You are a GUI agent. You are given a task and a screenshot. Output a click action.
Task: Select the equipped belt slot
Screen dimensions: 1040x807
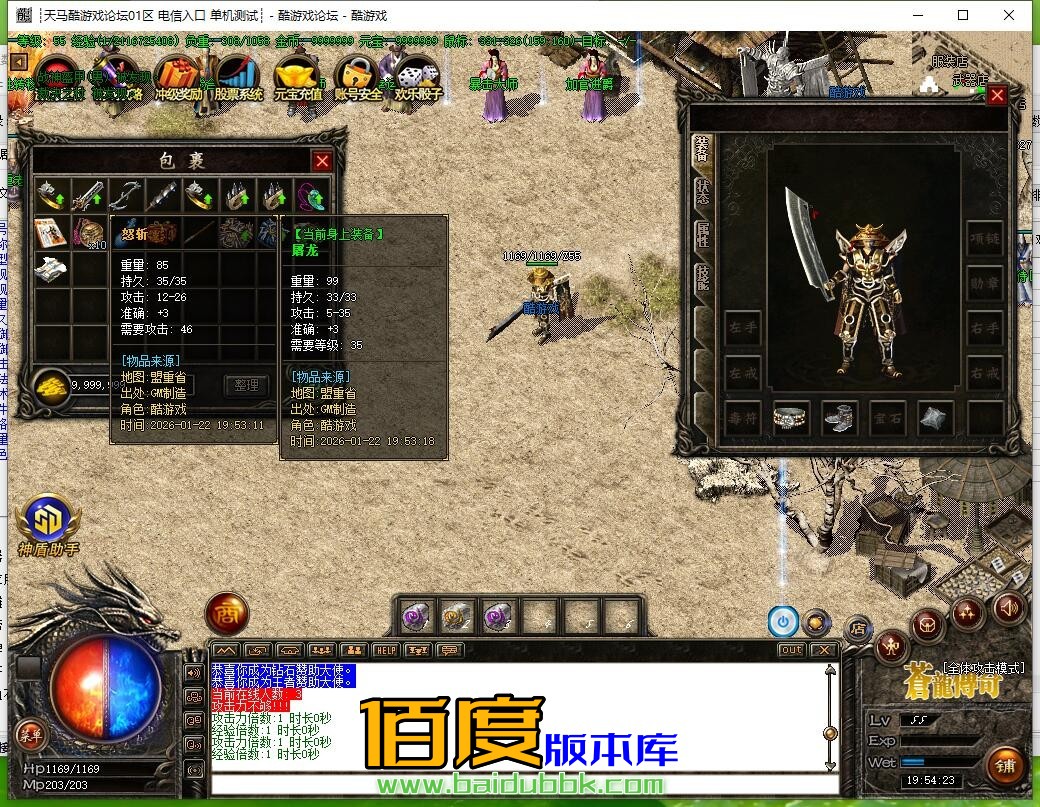[790, 418]
